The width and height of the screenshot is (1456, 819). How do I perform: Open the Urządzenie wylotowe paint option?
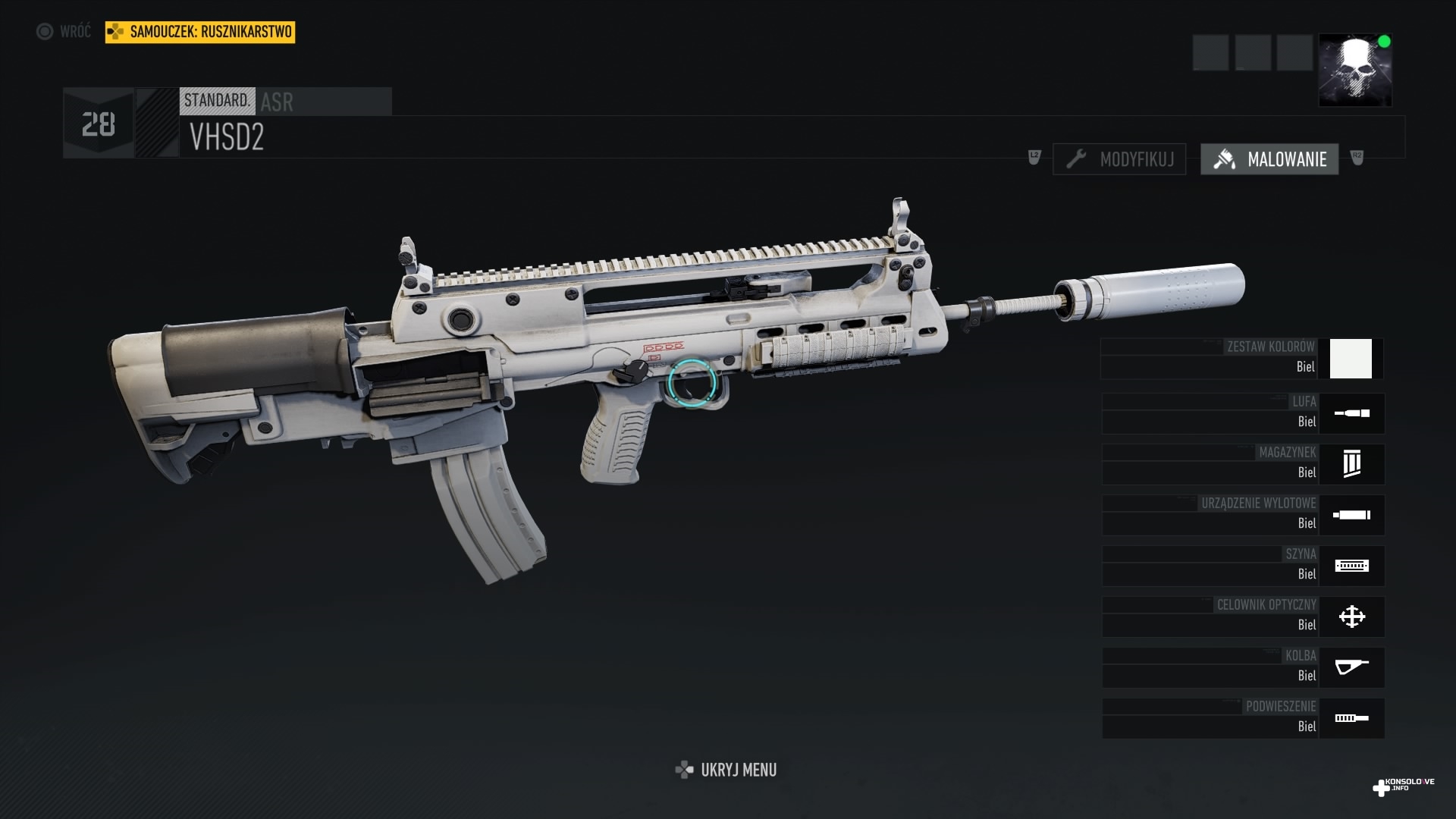1243,515
